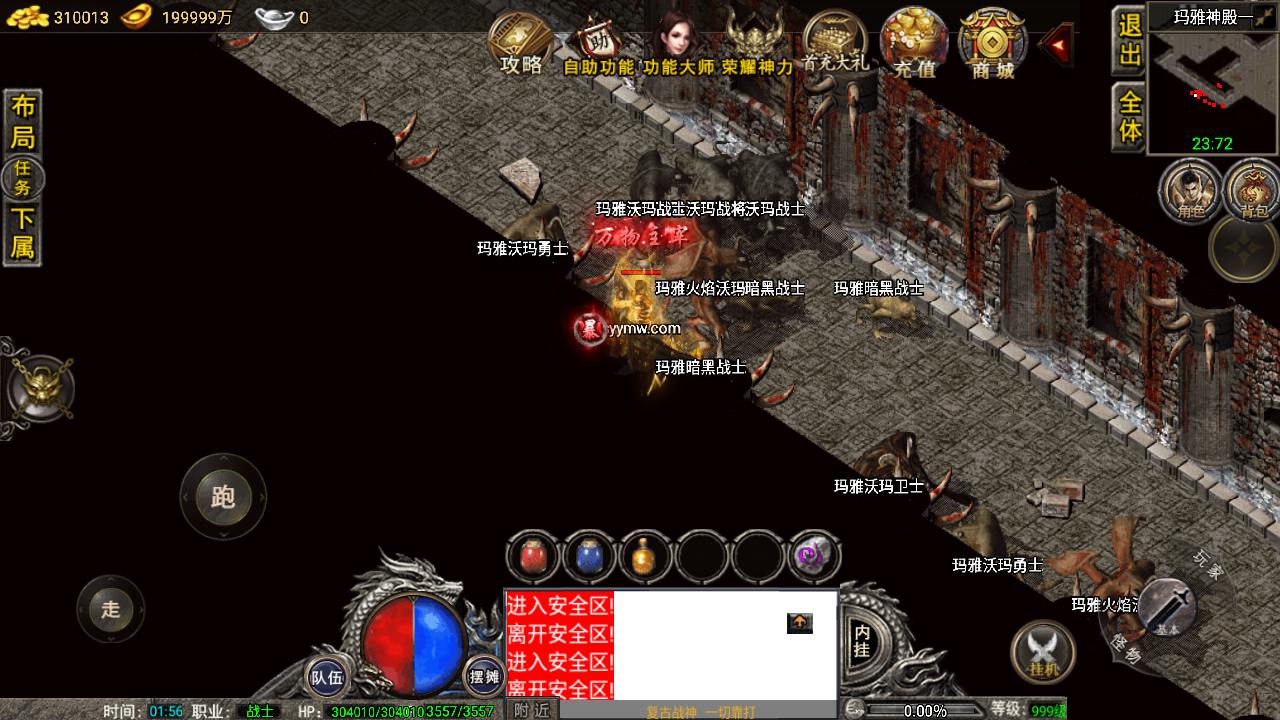Image resolution: width=1280 pixels, height=720 pixels.
Task: Toggle the 挂机 auto-battle button
Action: 1042,653
